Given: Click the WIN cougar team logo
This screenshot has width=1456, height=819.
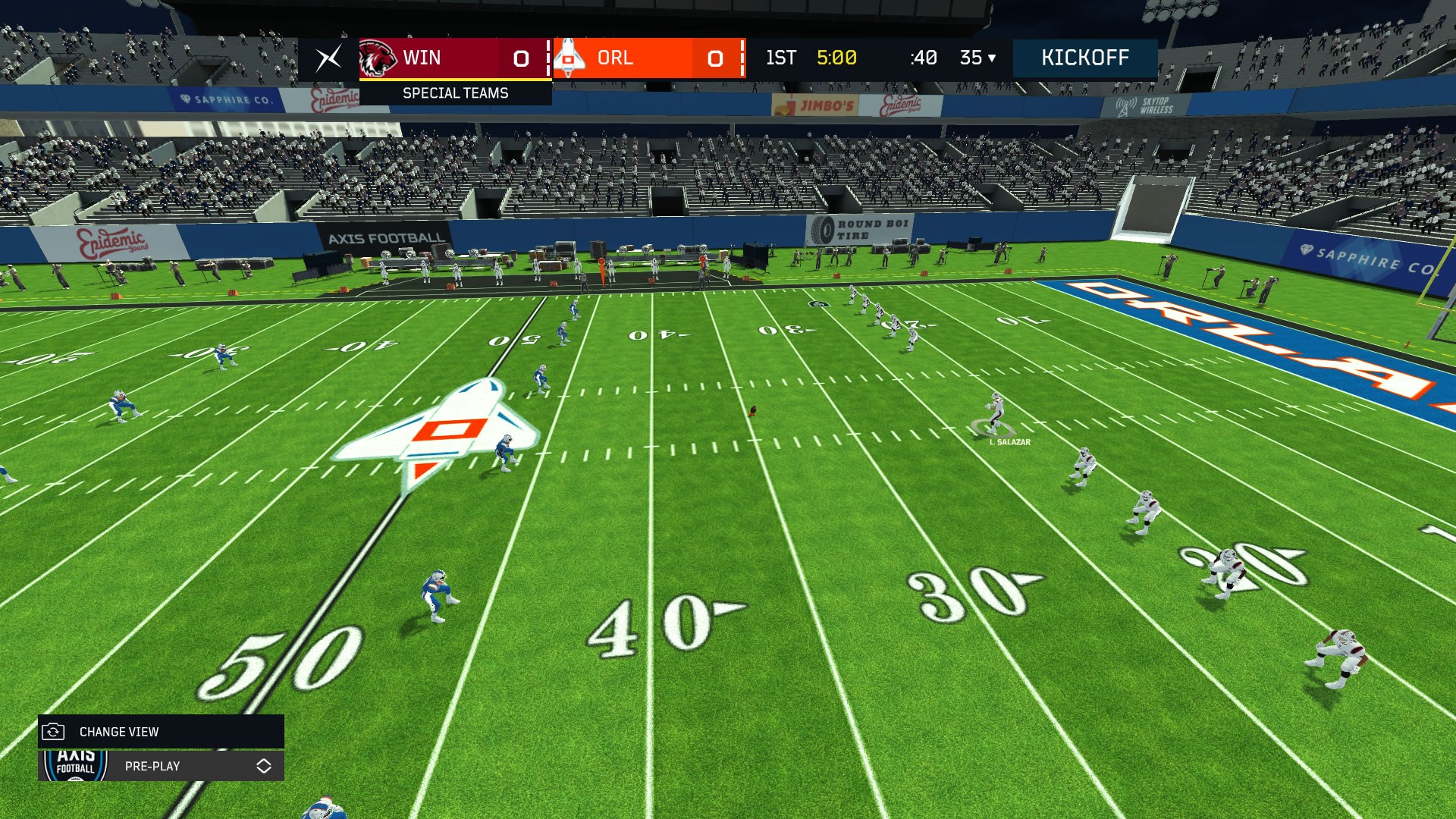Looking at the screenshot, I should click(x=378, y=58).
